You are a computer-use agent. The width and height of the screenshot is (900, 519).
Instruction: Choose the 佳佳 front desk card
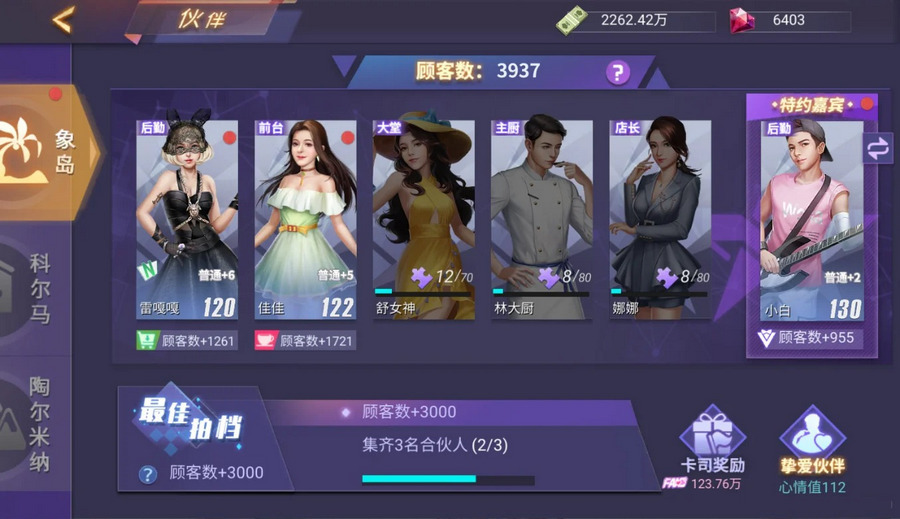click(305, 220)
